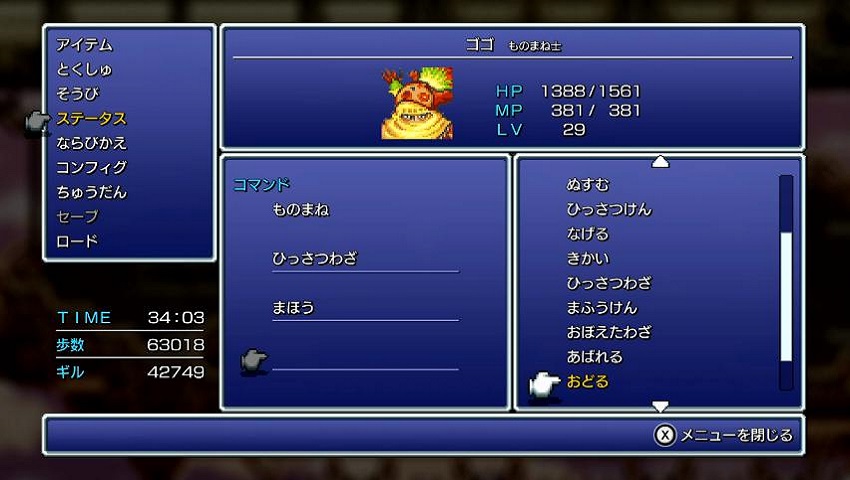Image resolution: width=850 pixels, height=480 pixels.
Task: Open the コンフィグ settings entry
Action: point(91,168)
